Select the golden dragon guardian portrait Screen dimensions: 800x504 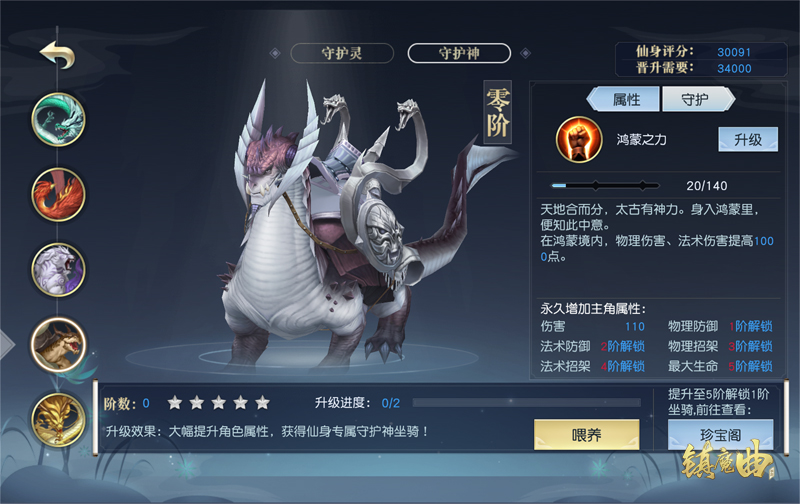[58, 420]
